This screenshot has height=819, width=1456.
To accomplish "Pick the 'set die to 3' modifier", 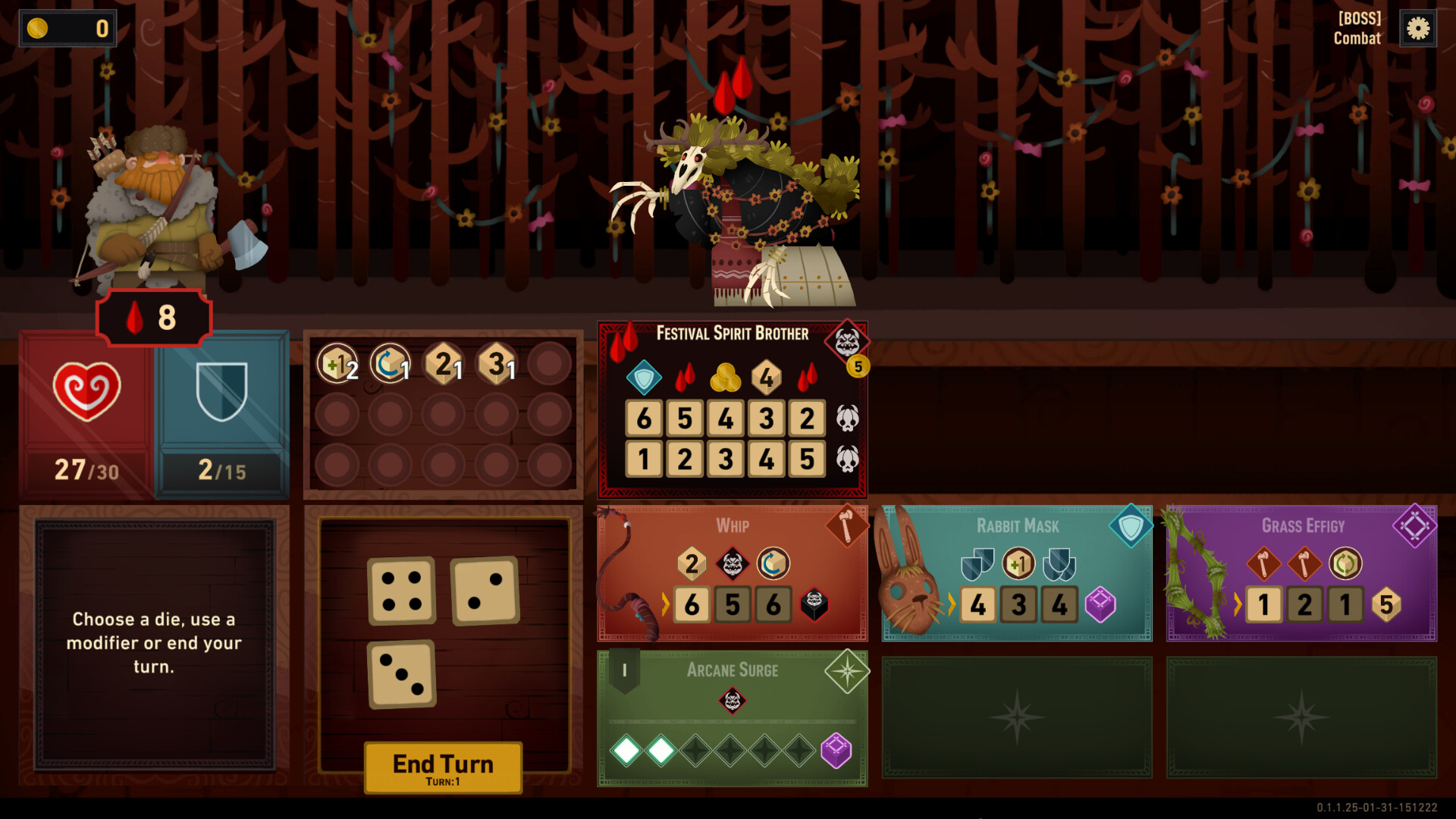I will [497, 363].
